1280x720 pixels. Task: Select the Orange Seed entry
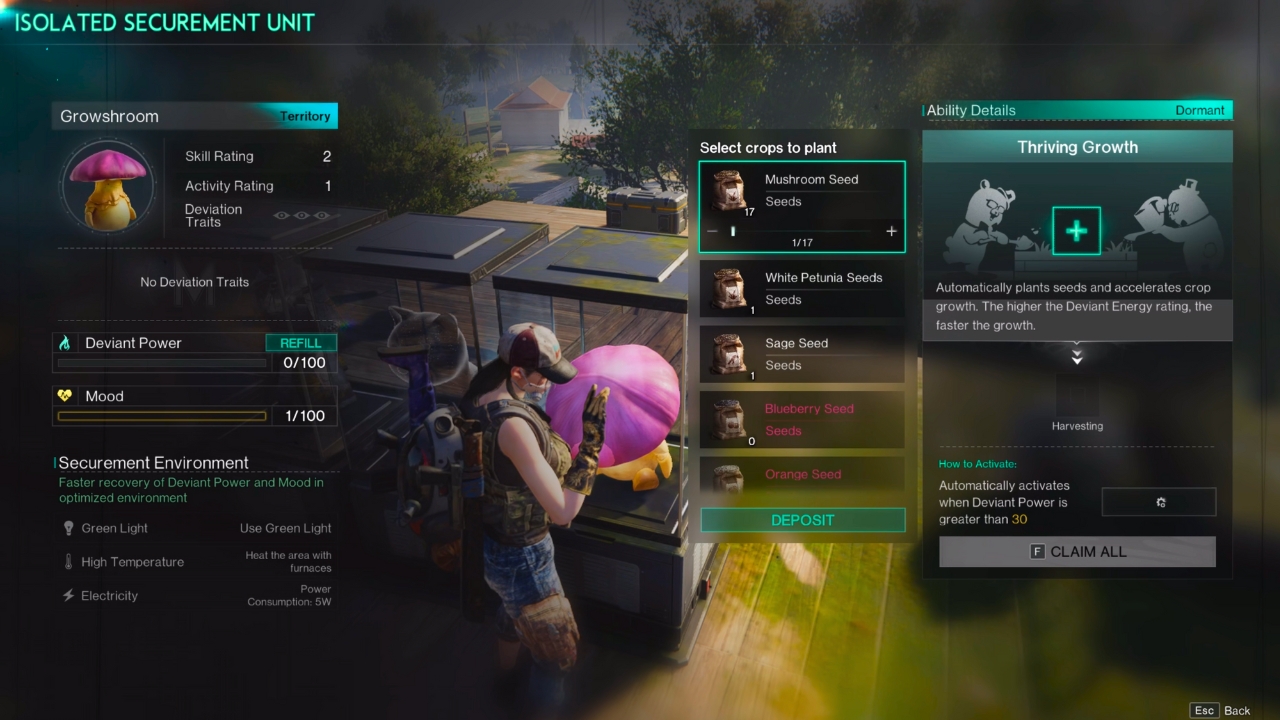coord(802,476)
